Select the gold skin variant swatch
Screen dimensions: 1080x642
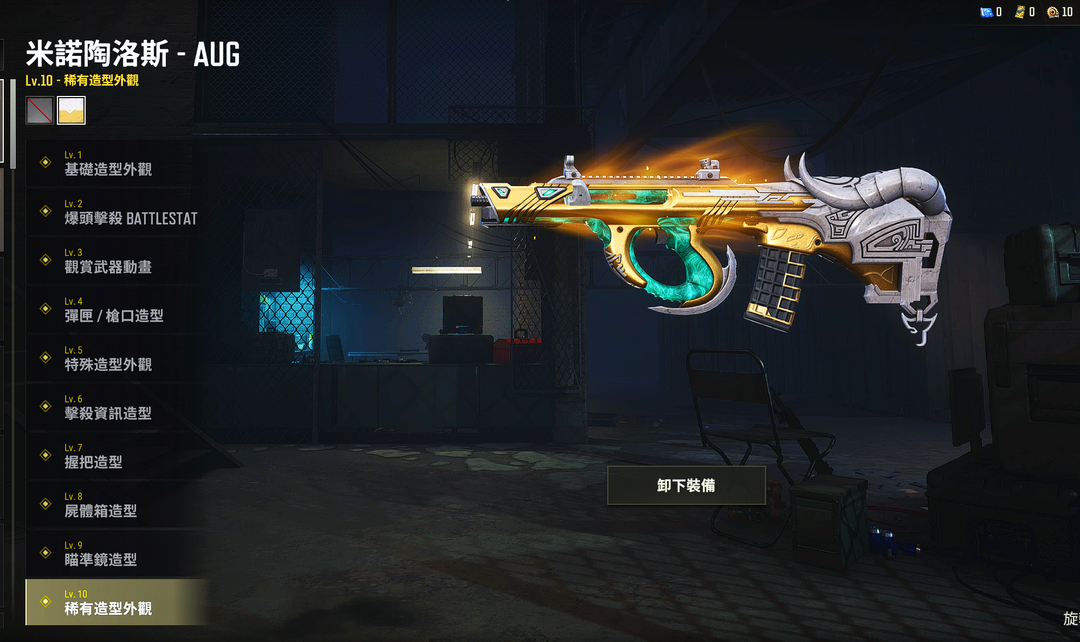pos(72,110)
